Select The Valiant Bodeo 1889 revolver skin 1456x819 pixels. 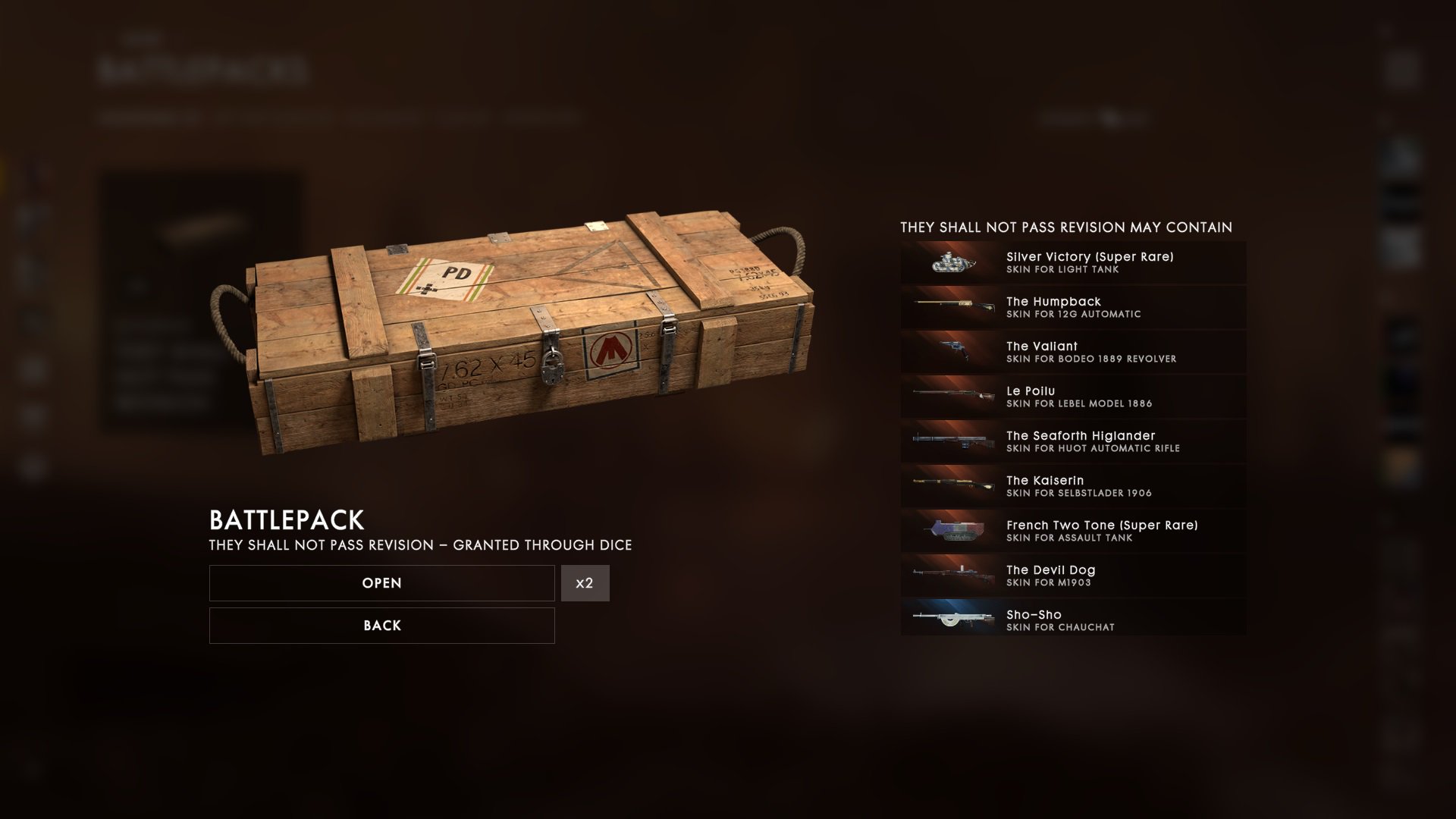[1073, 352]
